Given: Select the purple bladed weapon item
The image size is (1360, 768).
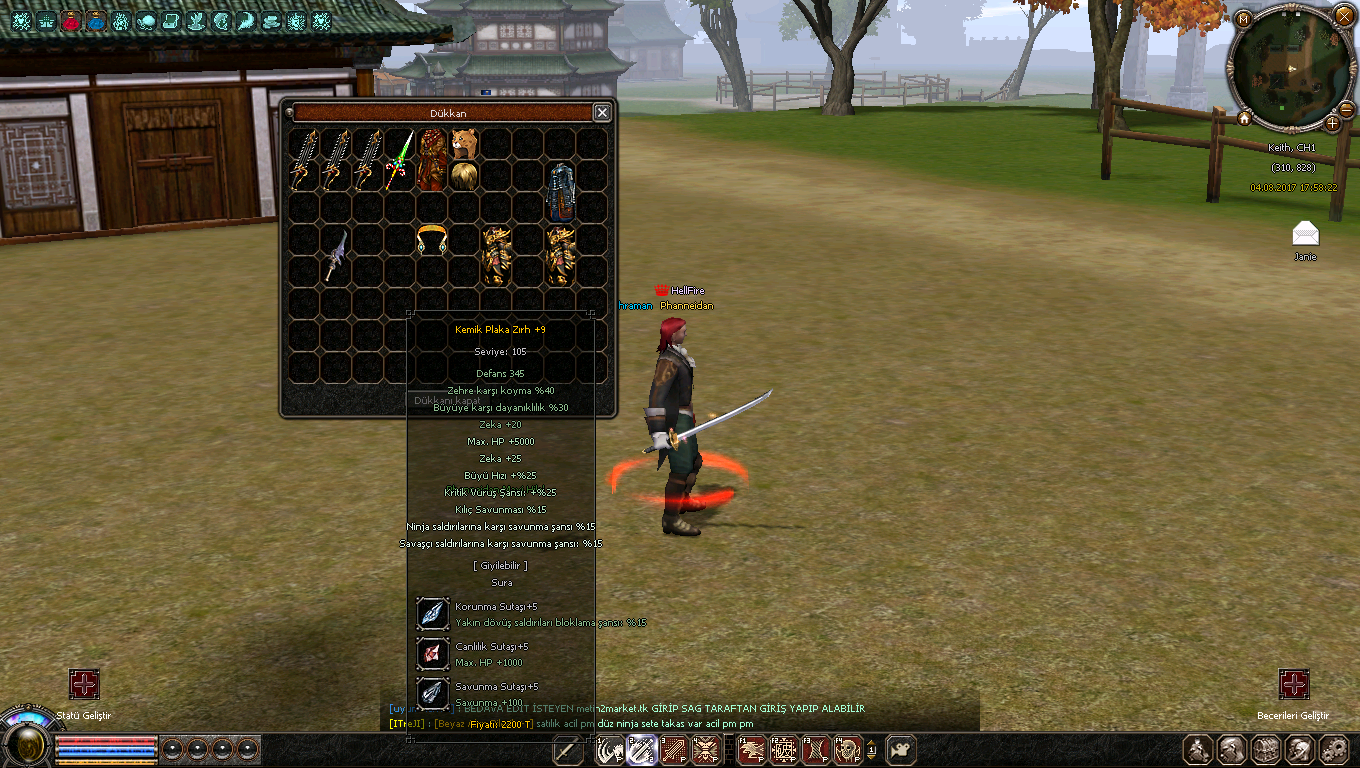Looking at the screenshot, I should click(335, 256).
